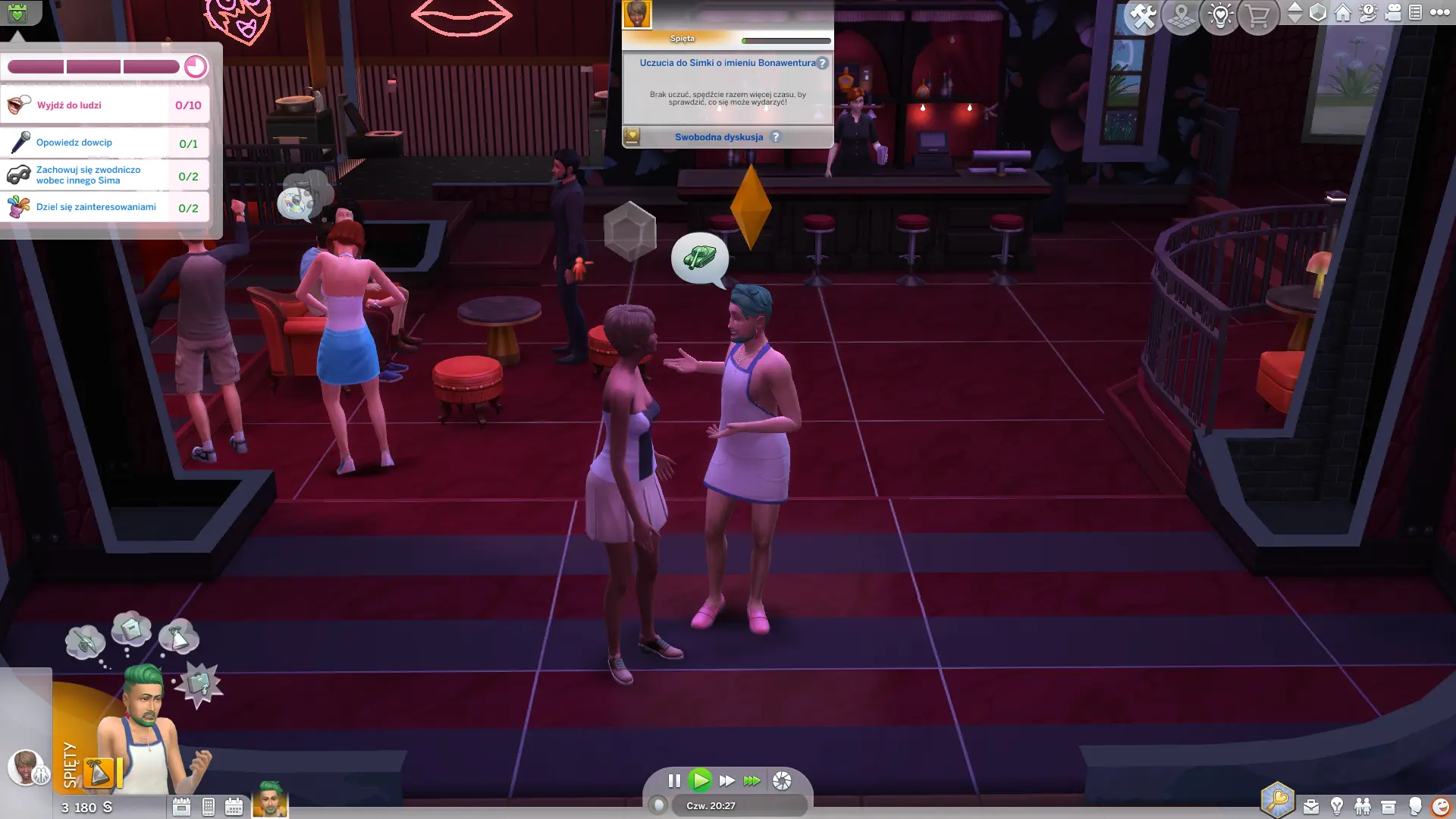The height and width of the screenshot is (819, 1456).
Task: Open the map location pin button
Action: (x=1181, y=16)
